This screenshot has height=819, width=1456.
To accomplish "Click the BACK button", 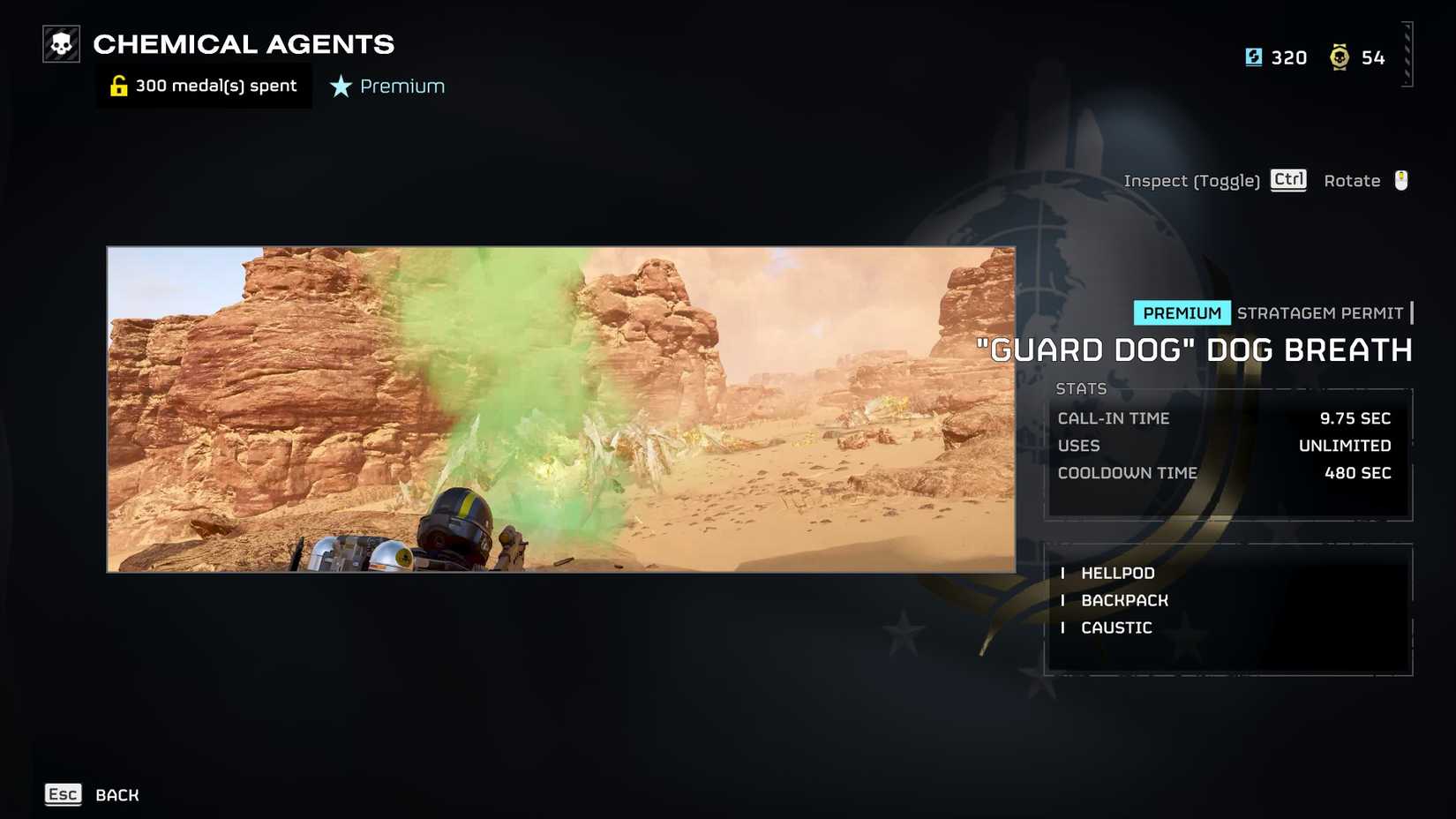I will pos(116,794).
